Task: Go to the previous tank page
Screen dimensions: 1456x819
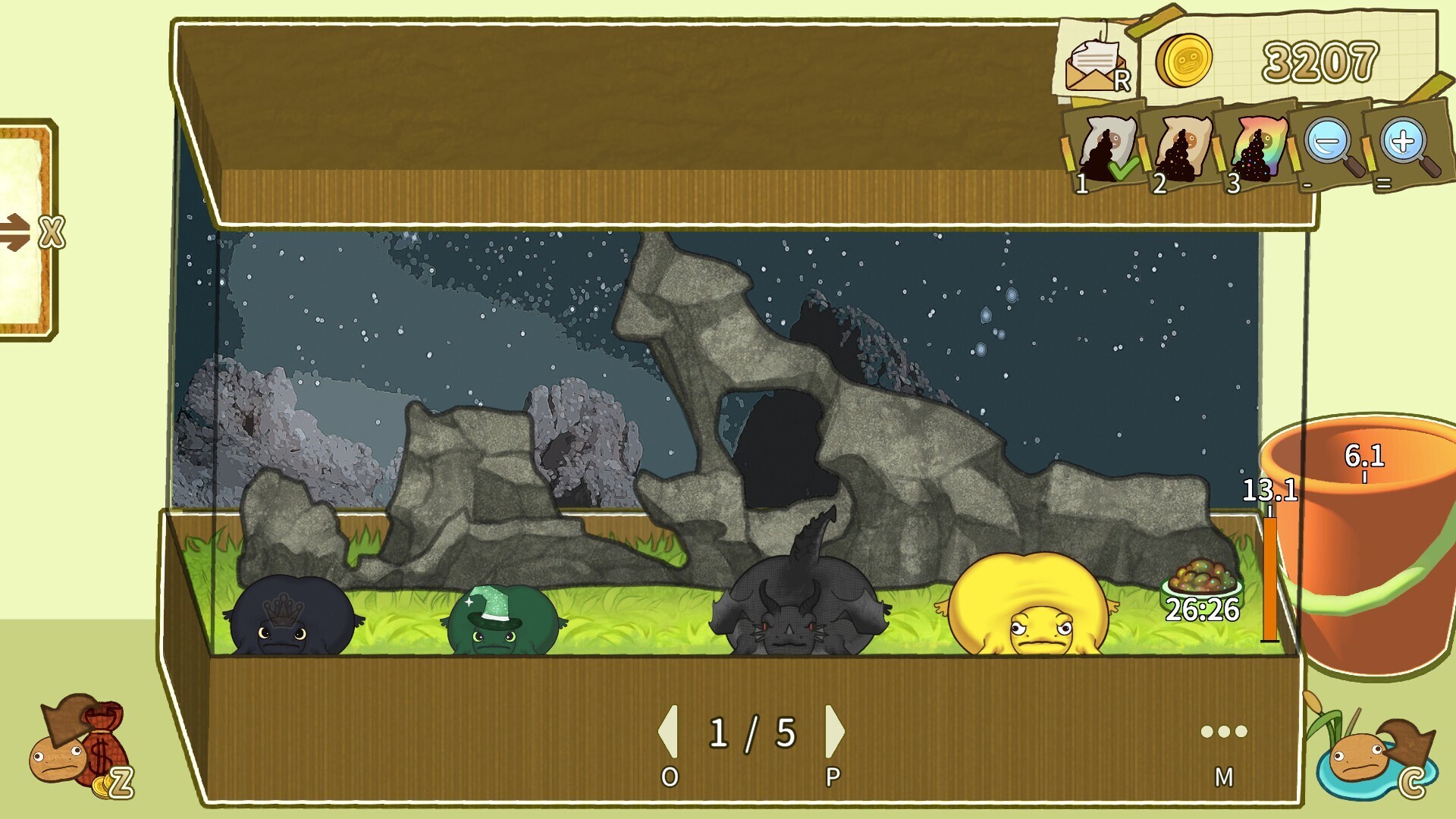Action: (x=668, y=732)
